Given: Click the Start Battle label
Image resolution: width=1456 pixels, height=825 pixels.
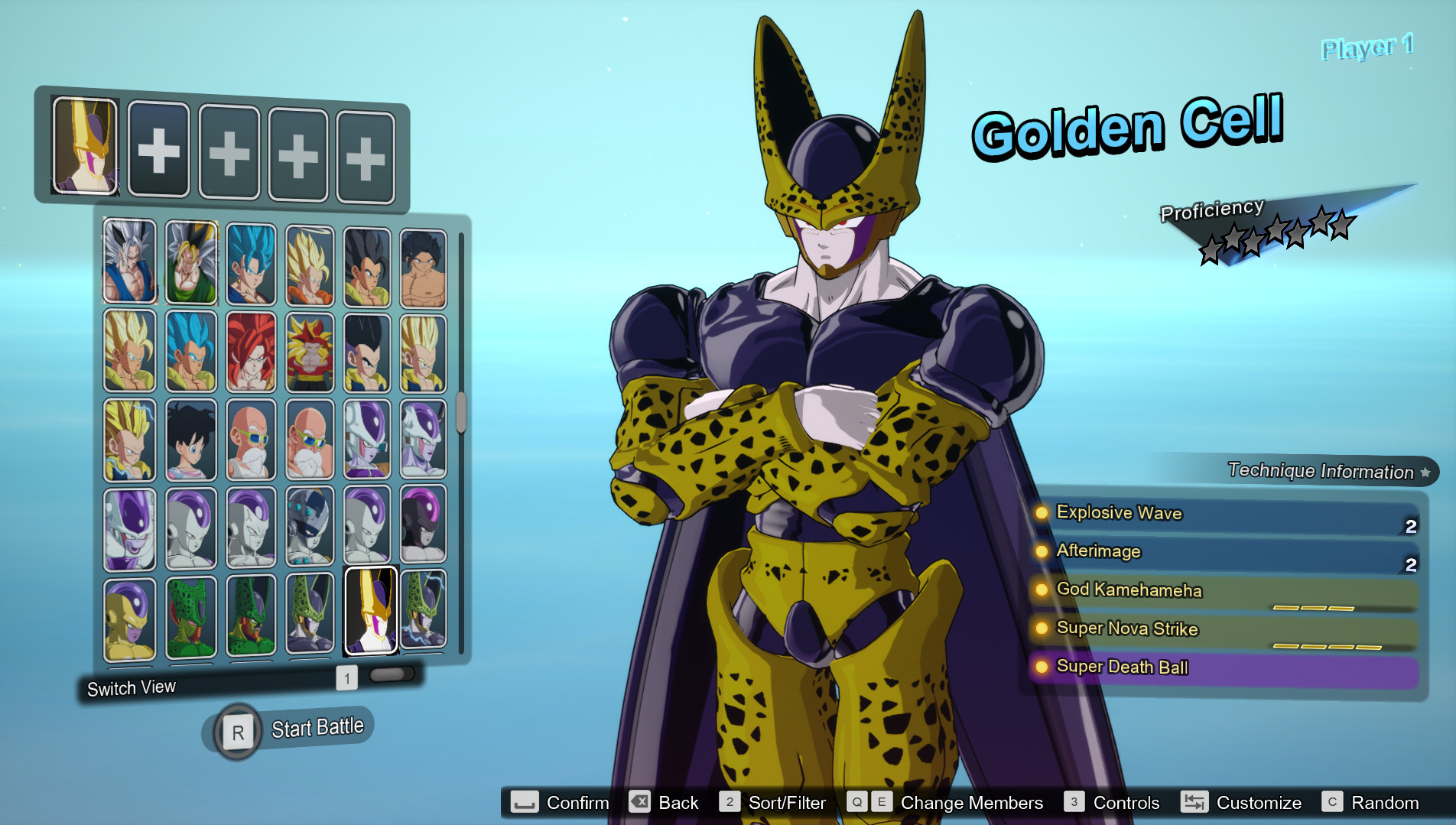Looking at the screenshot, I should [x=316, y=726].
